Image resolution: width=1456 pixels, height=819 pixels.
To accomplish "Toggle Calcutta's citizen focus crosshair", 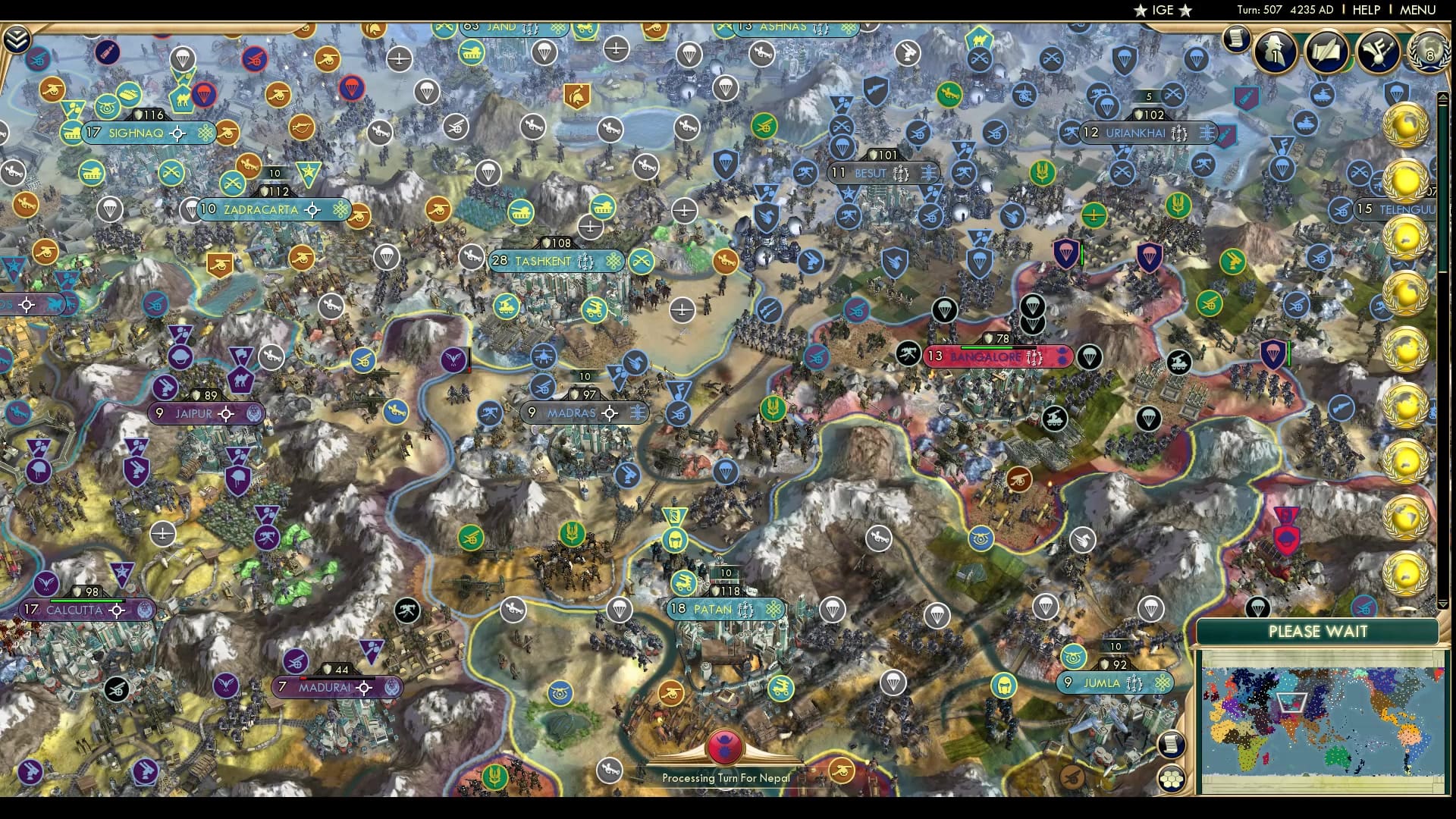I will tap(115, 610).
